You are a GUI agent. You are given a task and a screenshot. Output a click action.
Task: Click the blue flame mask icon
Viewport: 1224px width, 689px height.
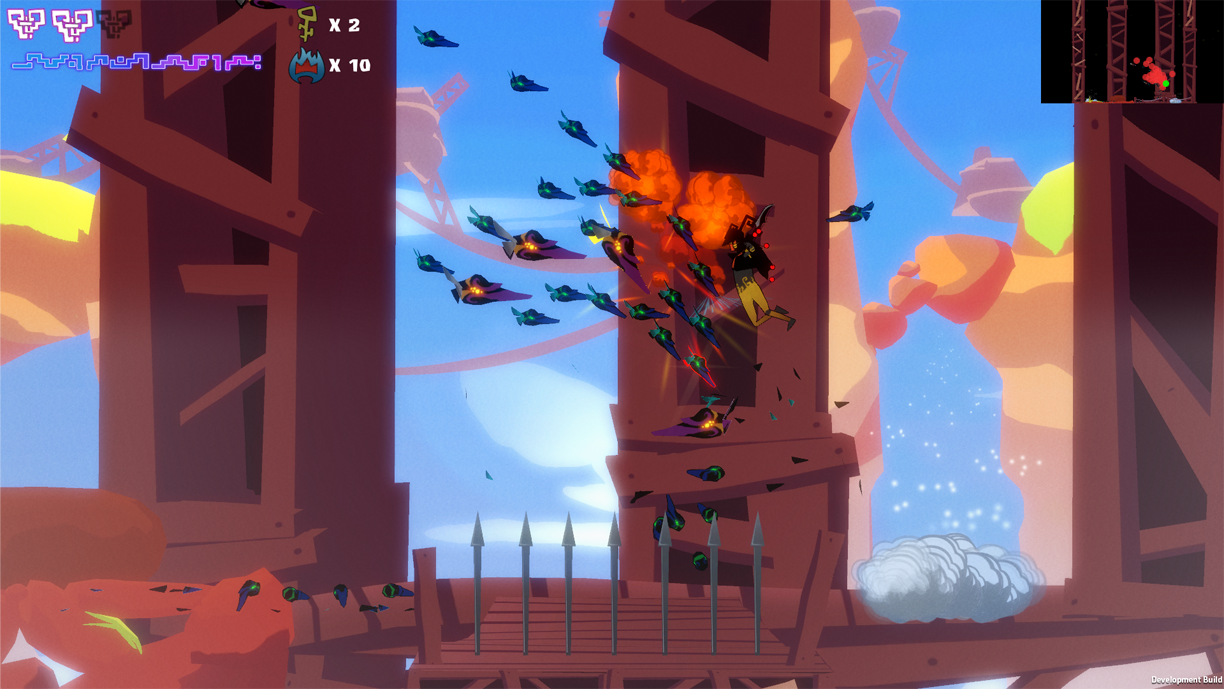click(x=306, y=65)
